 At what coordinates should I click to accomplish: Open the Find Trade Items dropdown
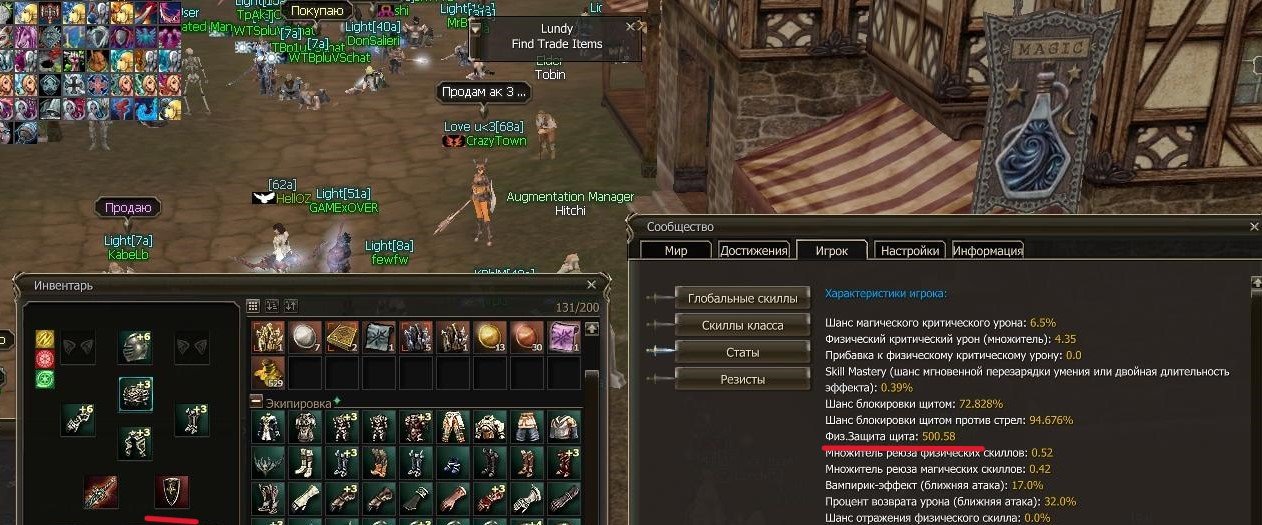(476, 29)
